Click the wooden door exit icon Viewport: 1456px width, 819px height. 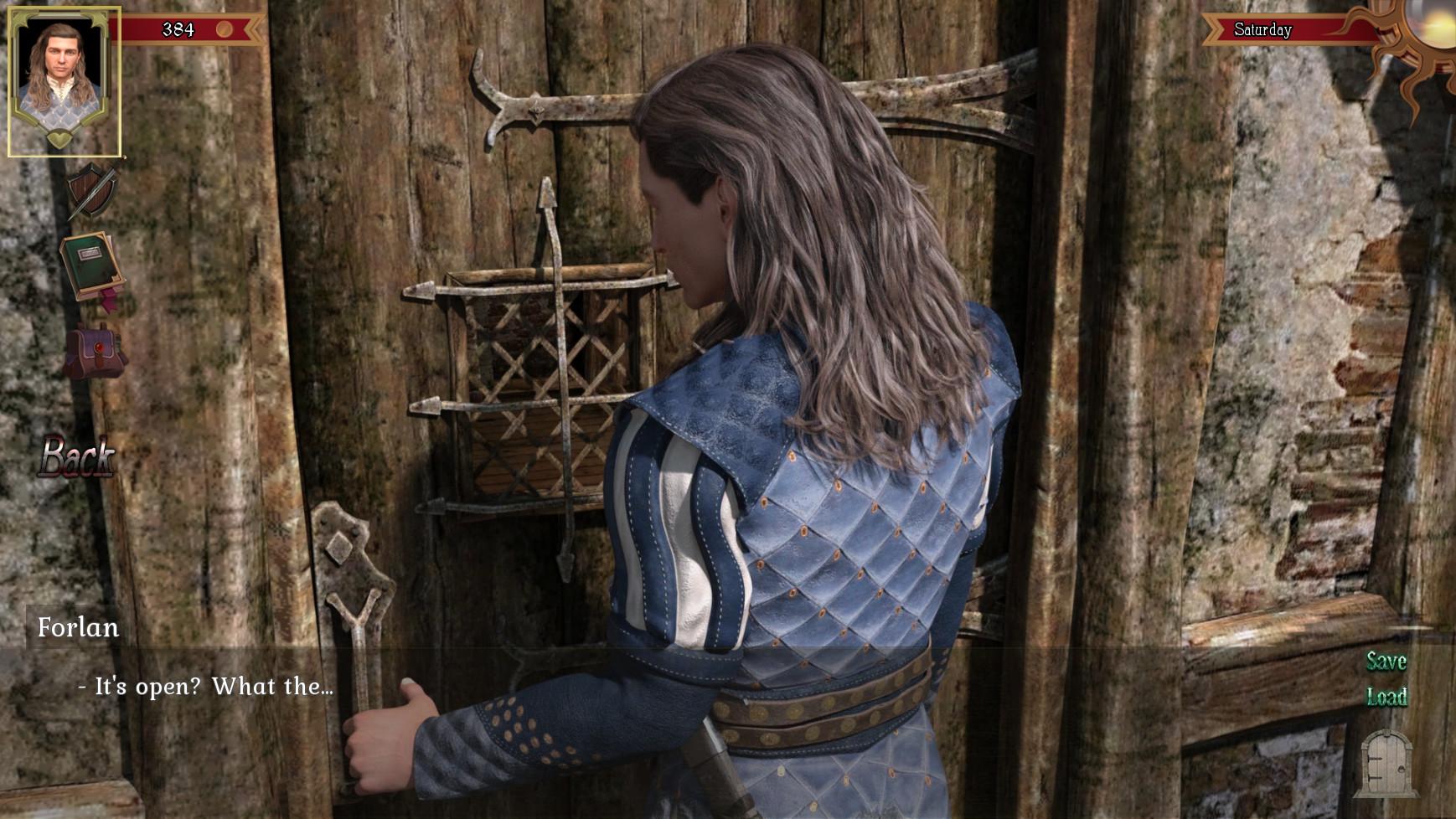tap(1387, 762)
